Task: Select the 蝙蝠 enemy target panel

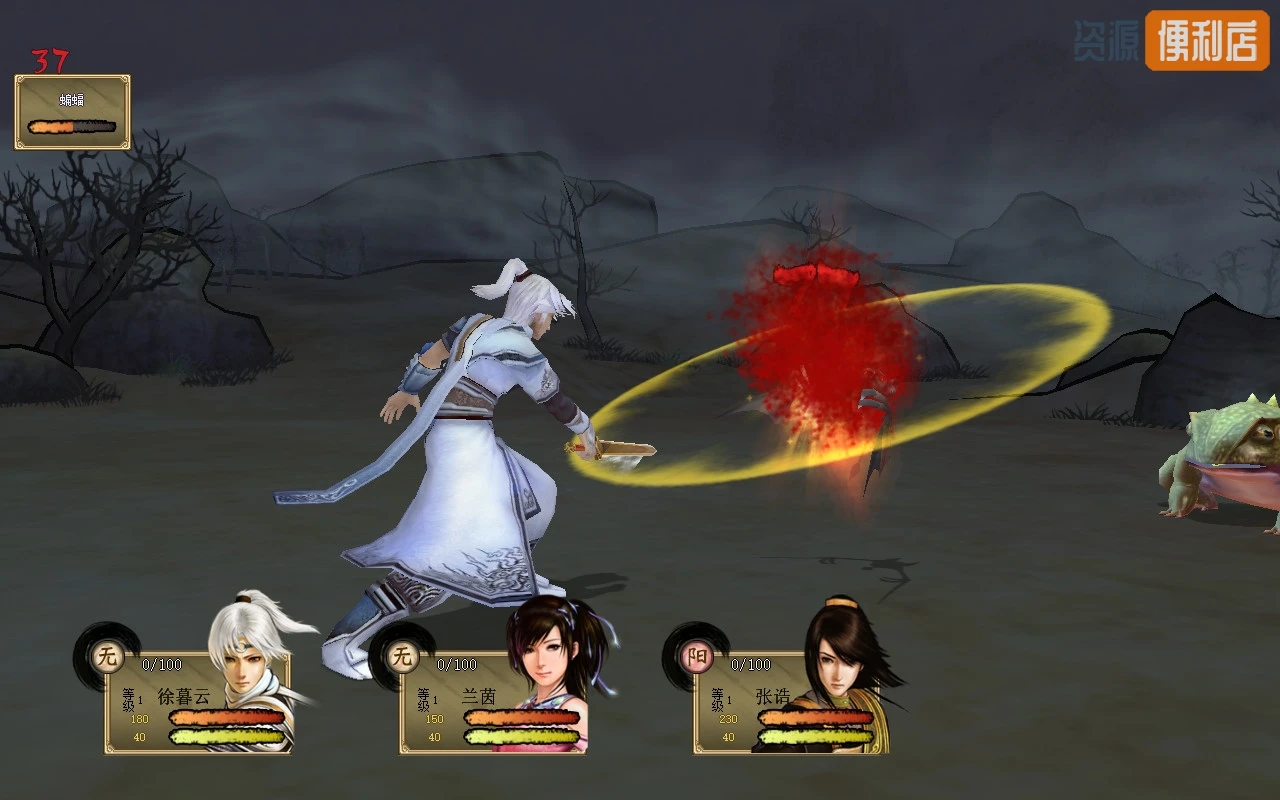Action: [x=72, y=112]
